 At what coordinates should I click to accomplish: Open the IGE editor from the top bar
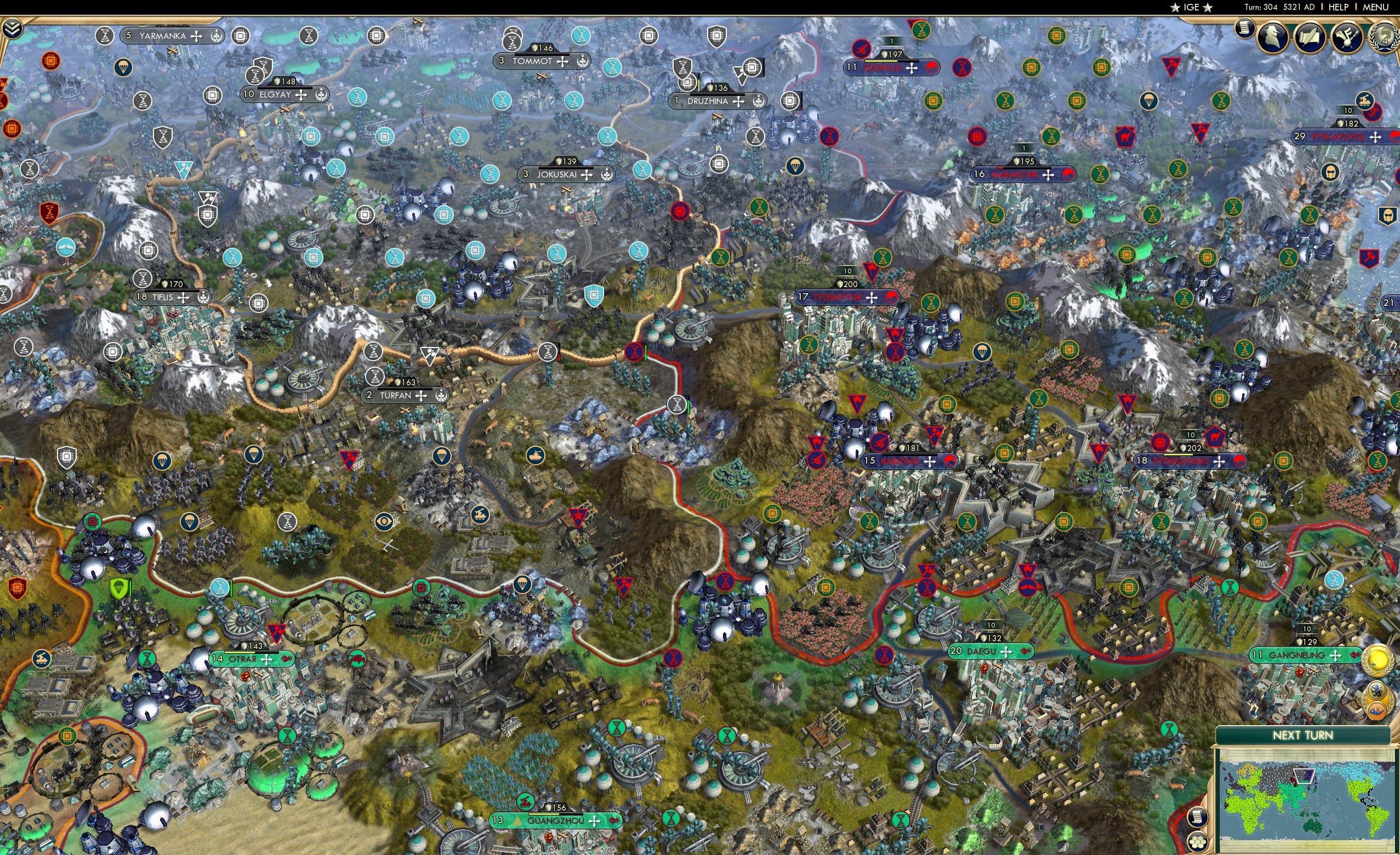pyautogui.click(x=1191, y=7)
